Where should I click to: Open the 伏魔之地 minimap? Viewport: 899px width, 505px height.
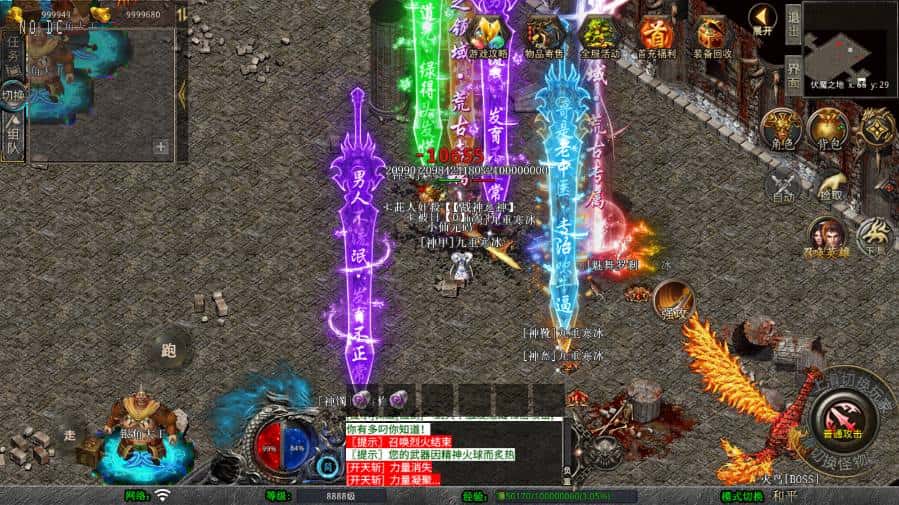click(x=849, y=46)
